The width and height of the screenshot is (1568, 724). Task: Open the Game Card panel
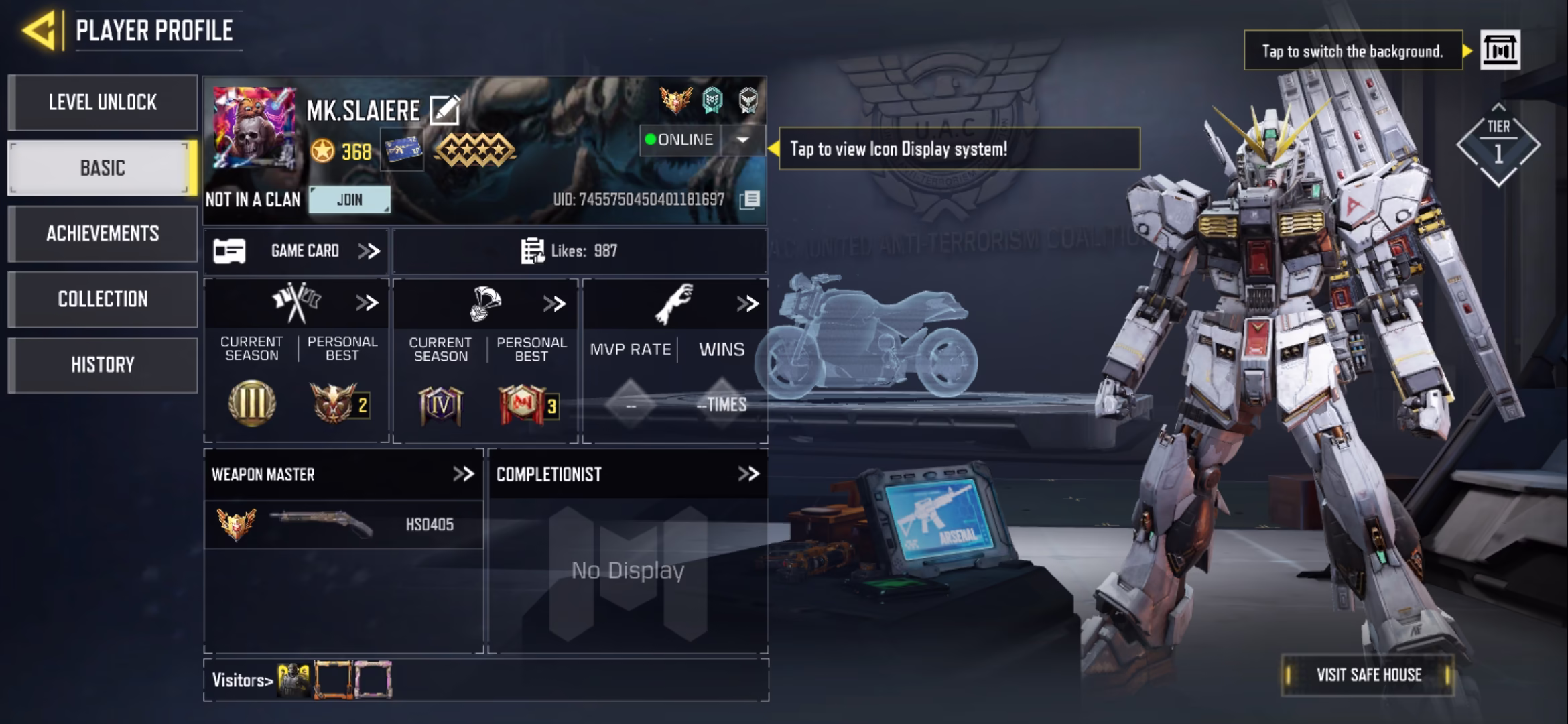(x=296, y=251)
